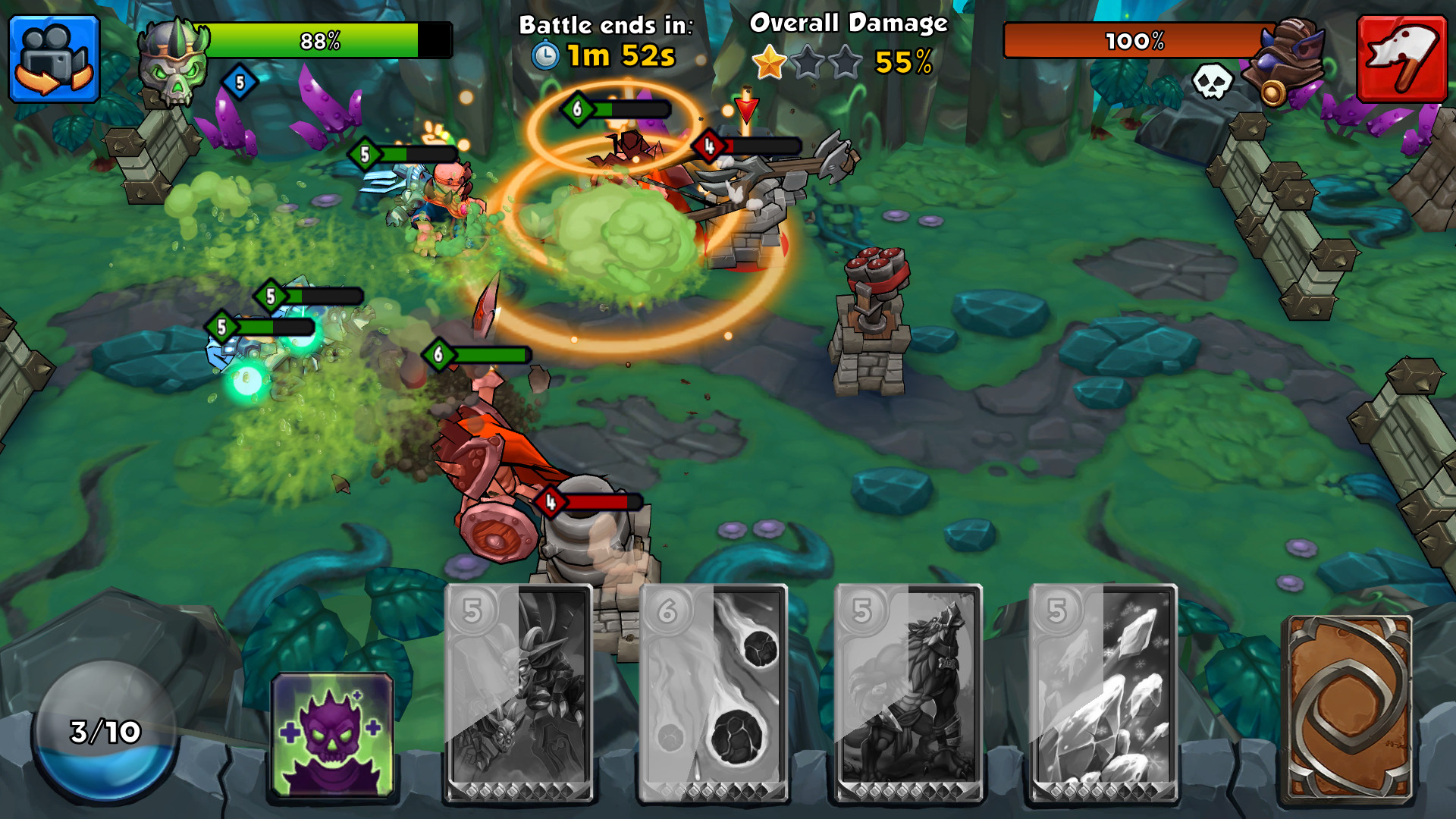The height and width of the screenshot is (819, 1456).
Task: Pick the werewolf unit card
Action: 908,692
